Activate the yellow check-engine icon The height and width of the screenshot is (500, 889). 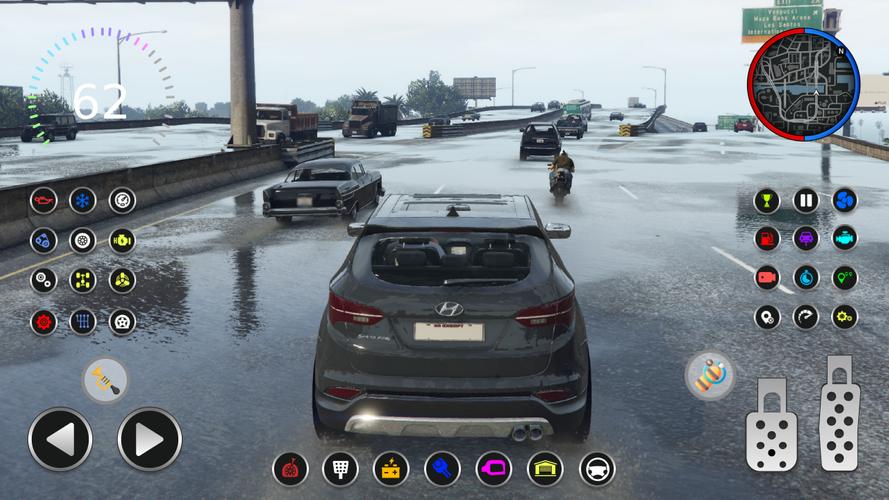(x=122, y=240)
